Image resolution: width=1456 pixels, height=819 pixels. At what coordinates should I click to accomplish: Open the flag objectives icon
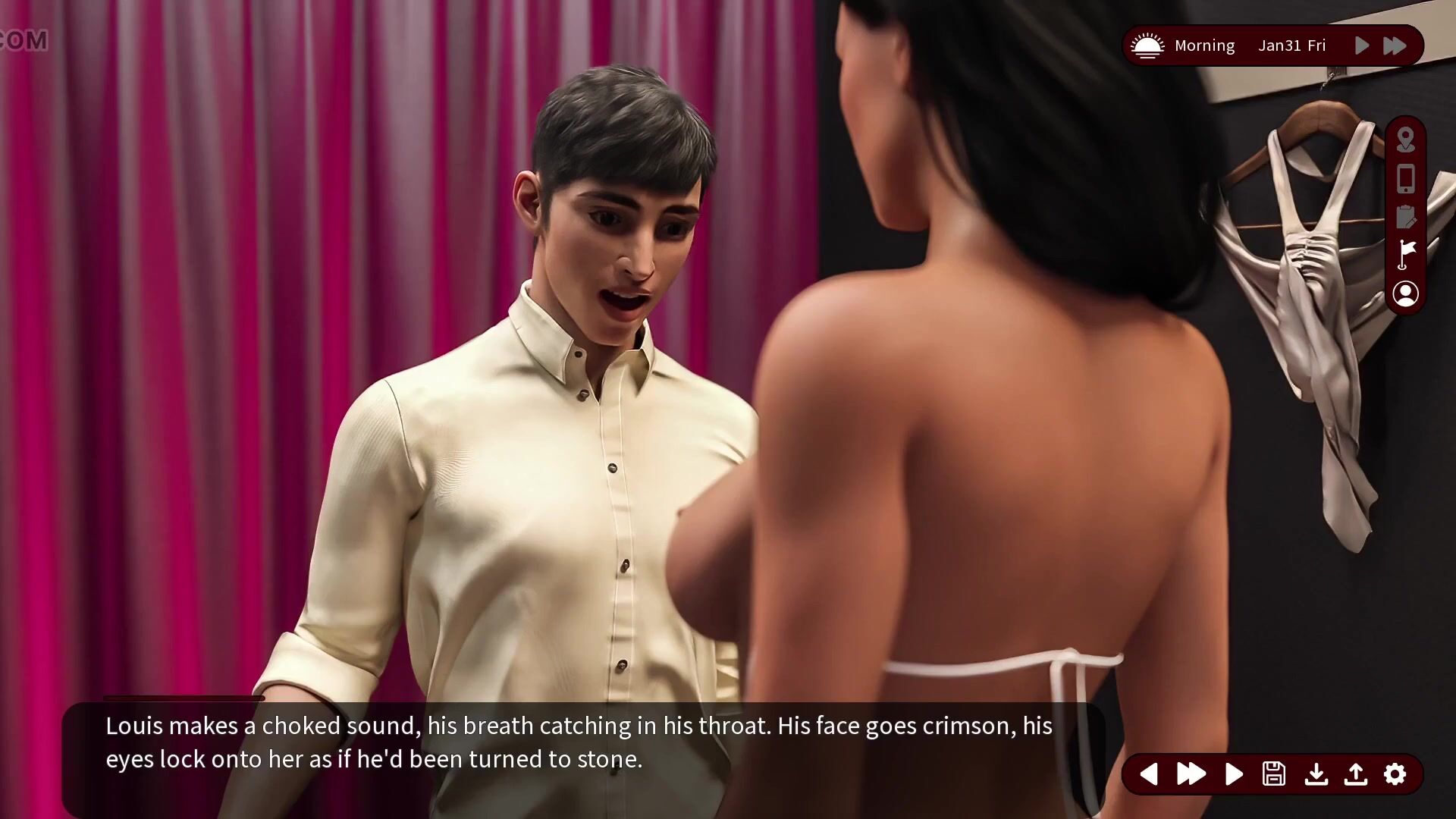click(1405, 254)
